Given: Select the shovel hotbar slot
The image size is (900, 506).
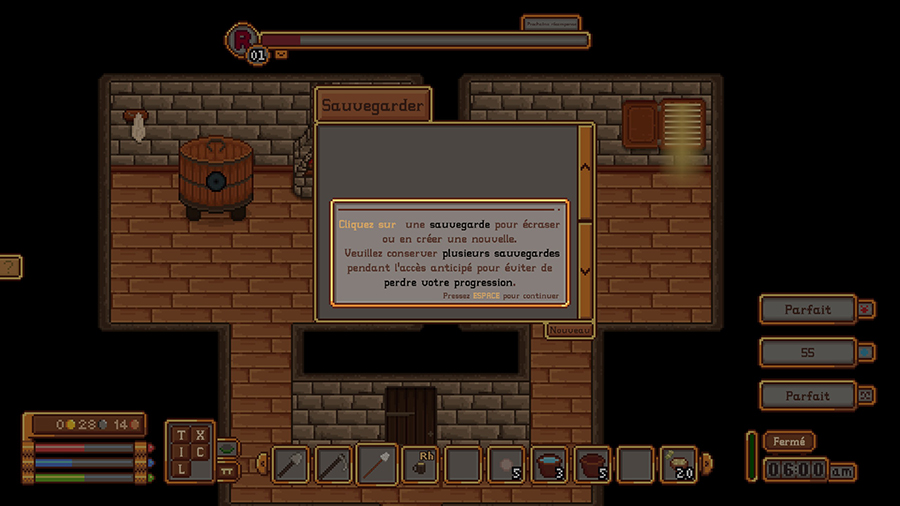Looking at the screenshot, I should click(x=377, y=464).
